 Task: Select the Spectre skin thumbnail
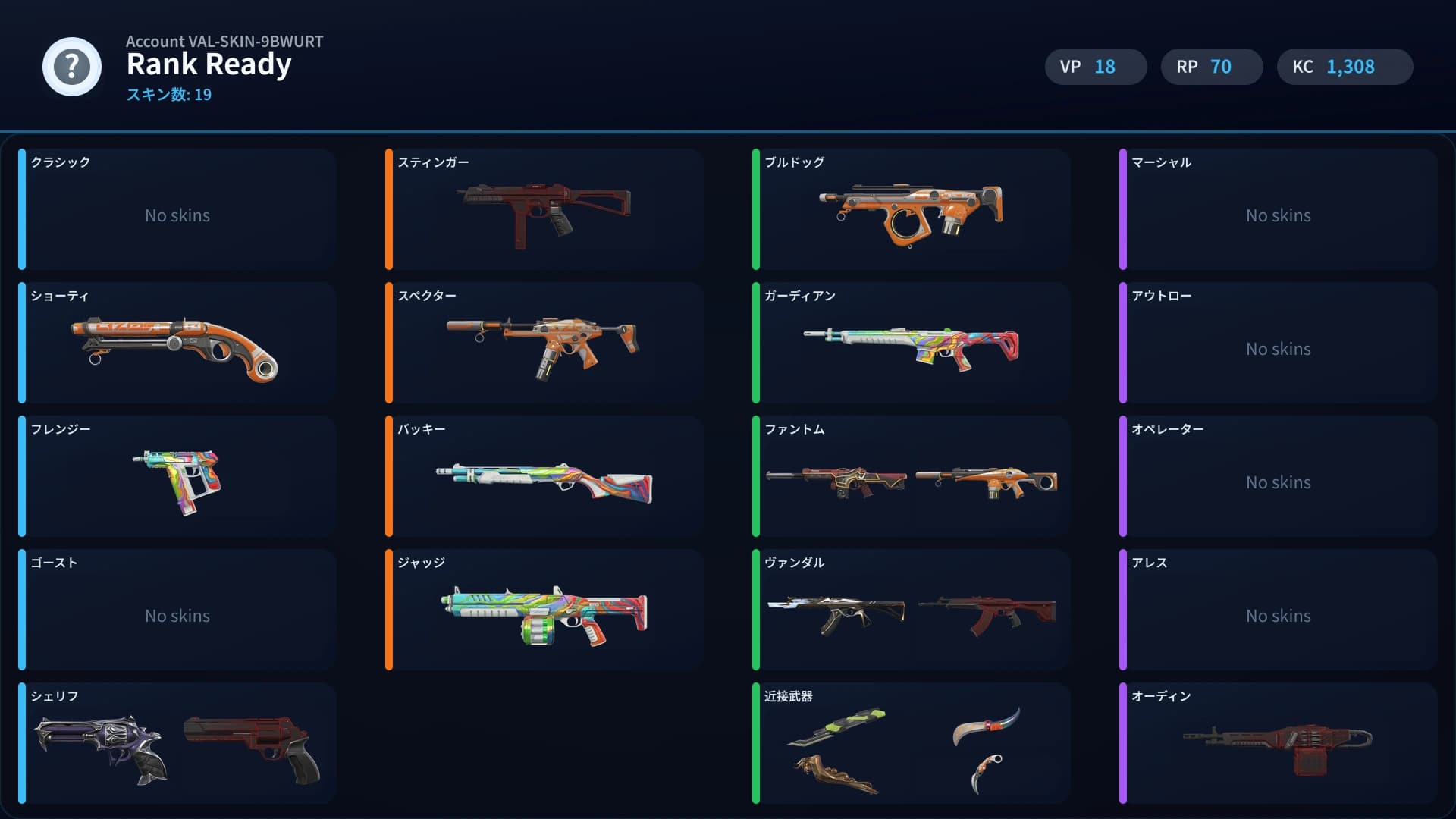click(x=542, y=345)
